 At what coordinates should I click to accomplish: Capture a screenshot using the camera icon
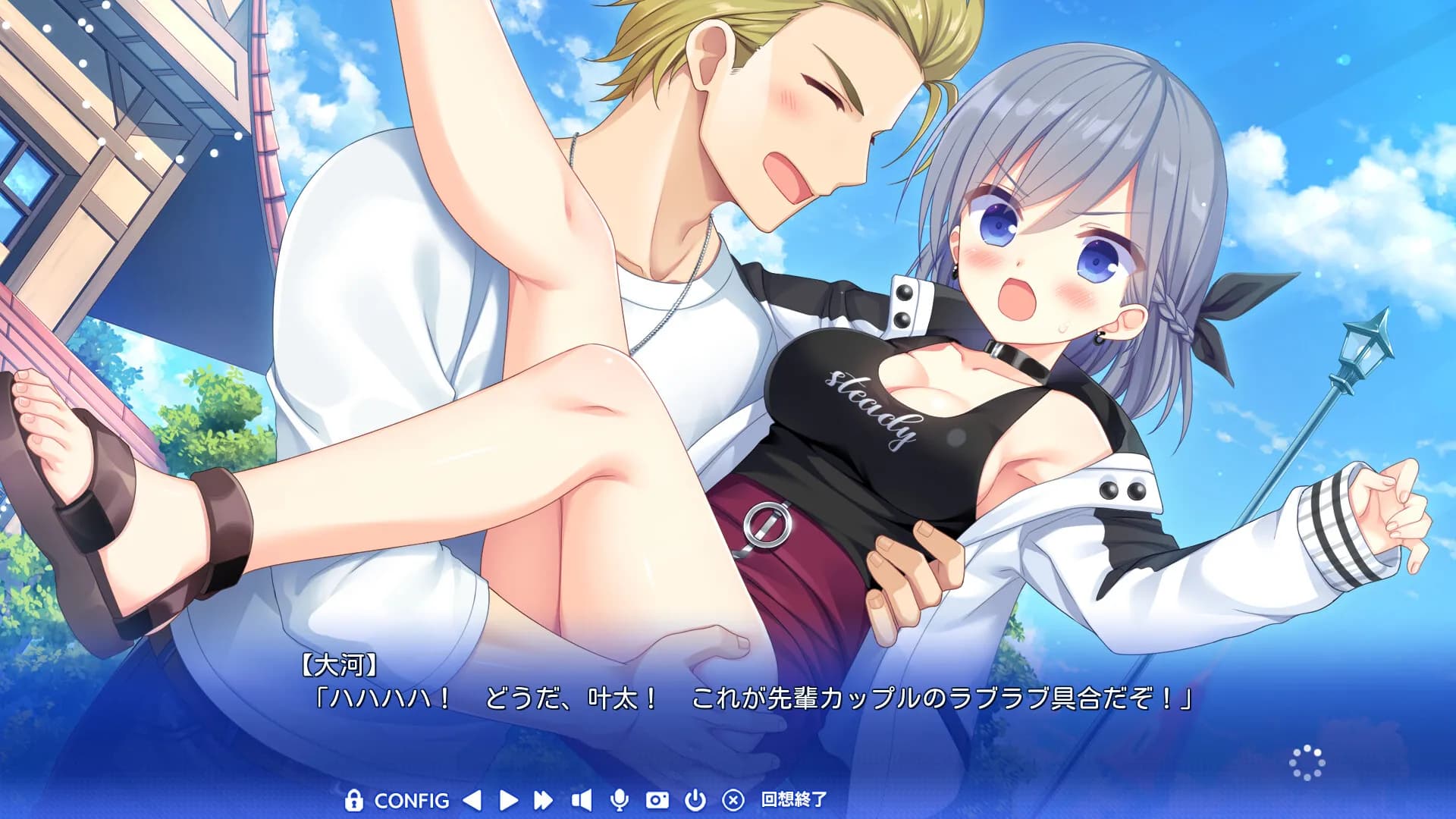coord(657,800)
